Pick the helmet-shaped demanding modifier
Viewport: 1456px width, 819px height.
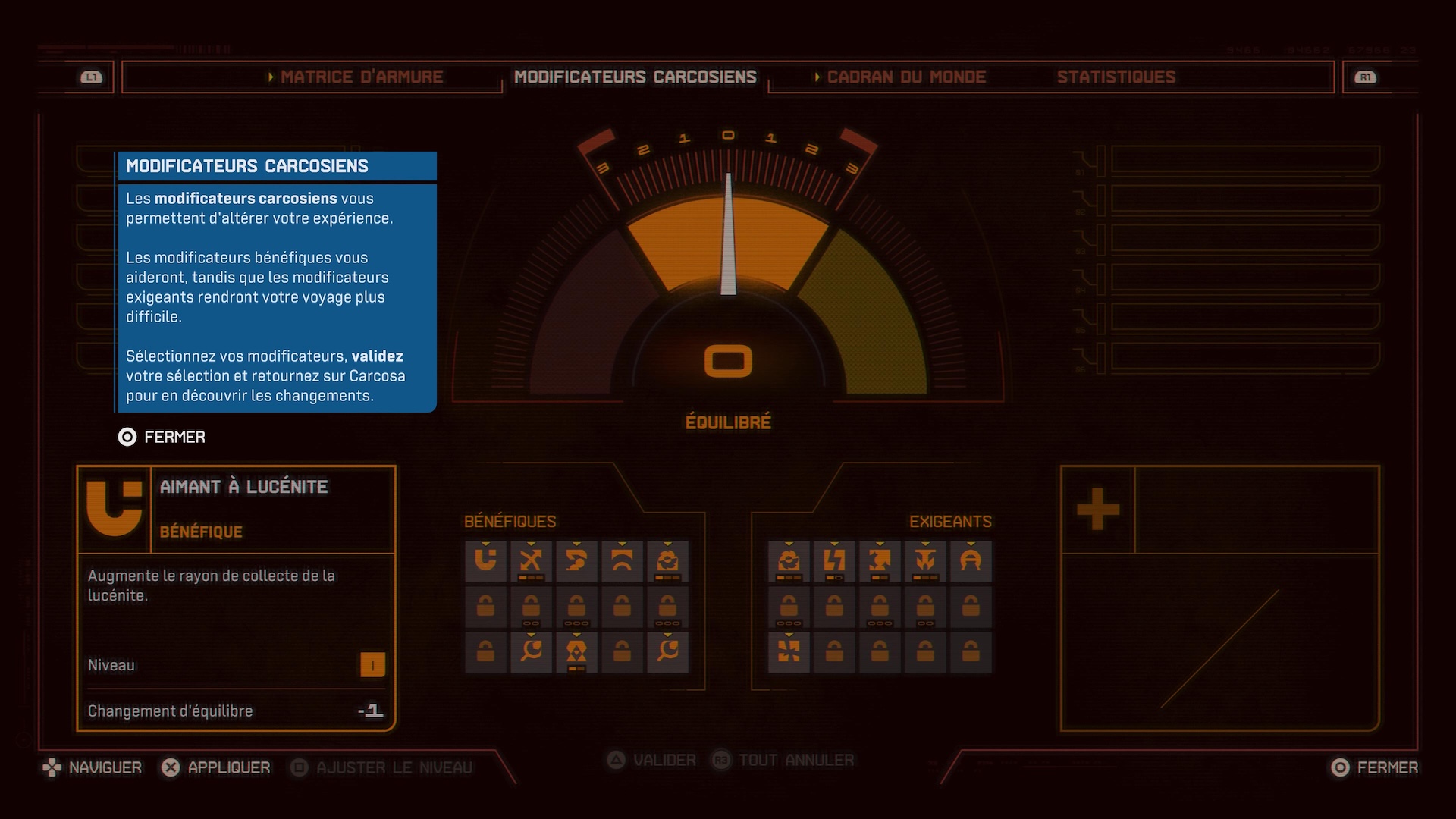pyautogui.click(x=971, y=561)
